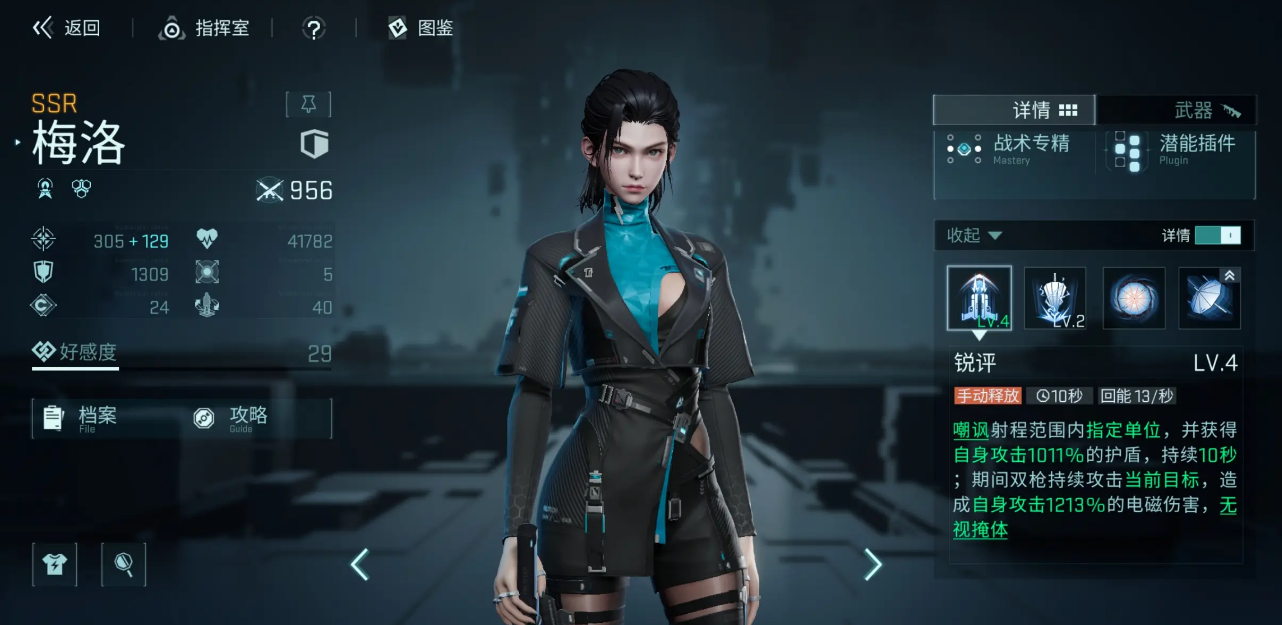Click the magnifier inspect icon
This screenshot has height=625, width=1282.
[124, 564]
